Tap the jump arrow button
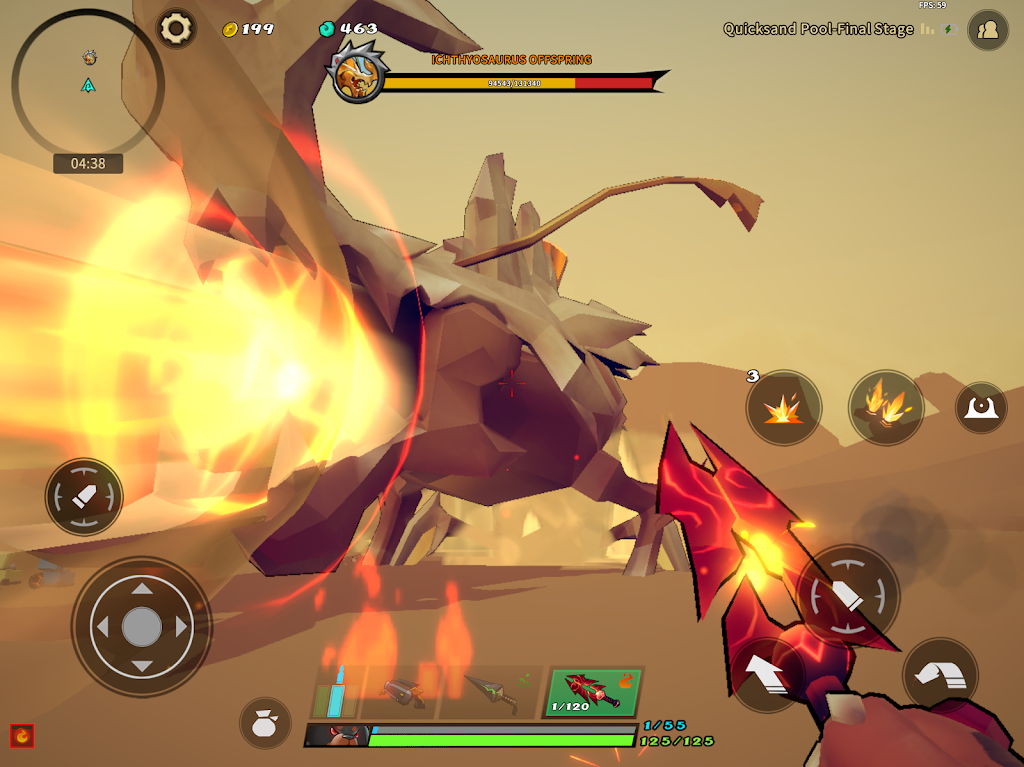 pos(768,675)
